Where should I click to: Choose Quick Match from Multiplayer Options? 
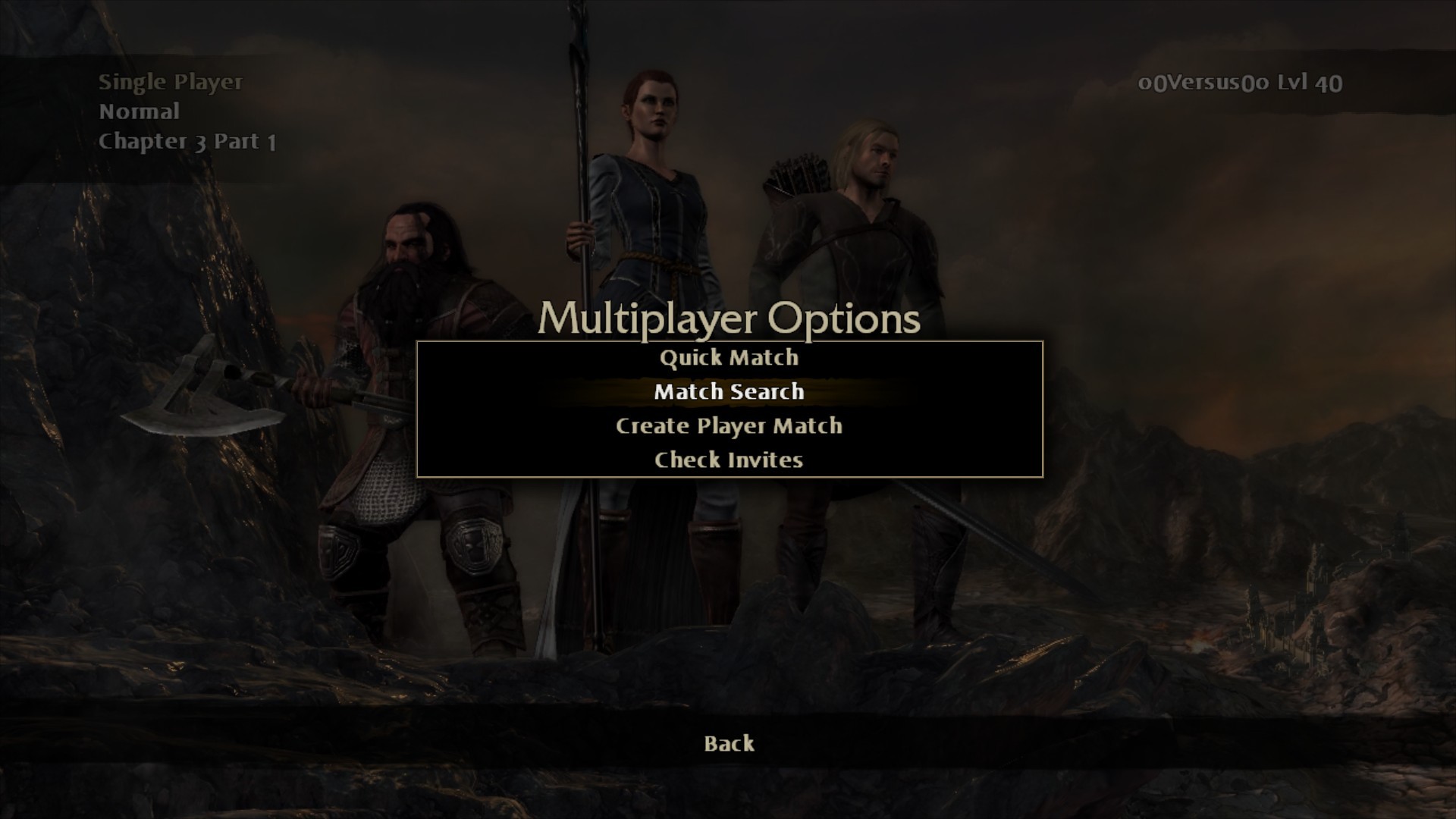729,358
